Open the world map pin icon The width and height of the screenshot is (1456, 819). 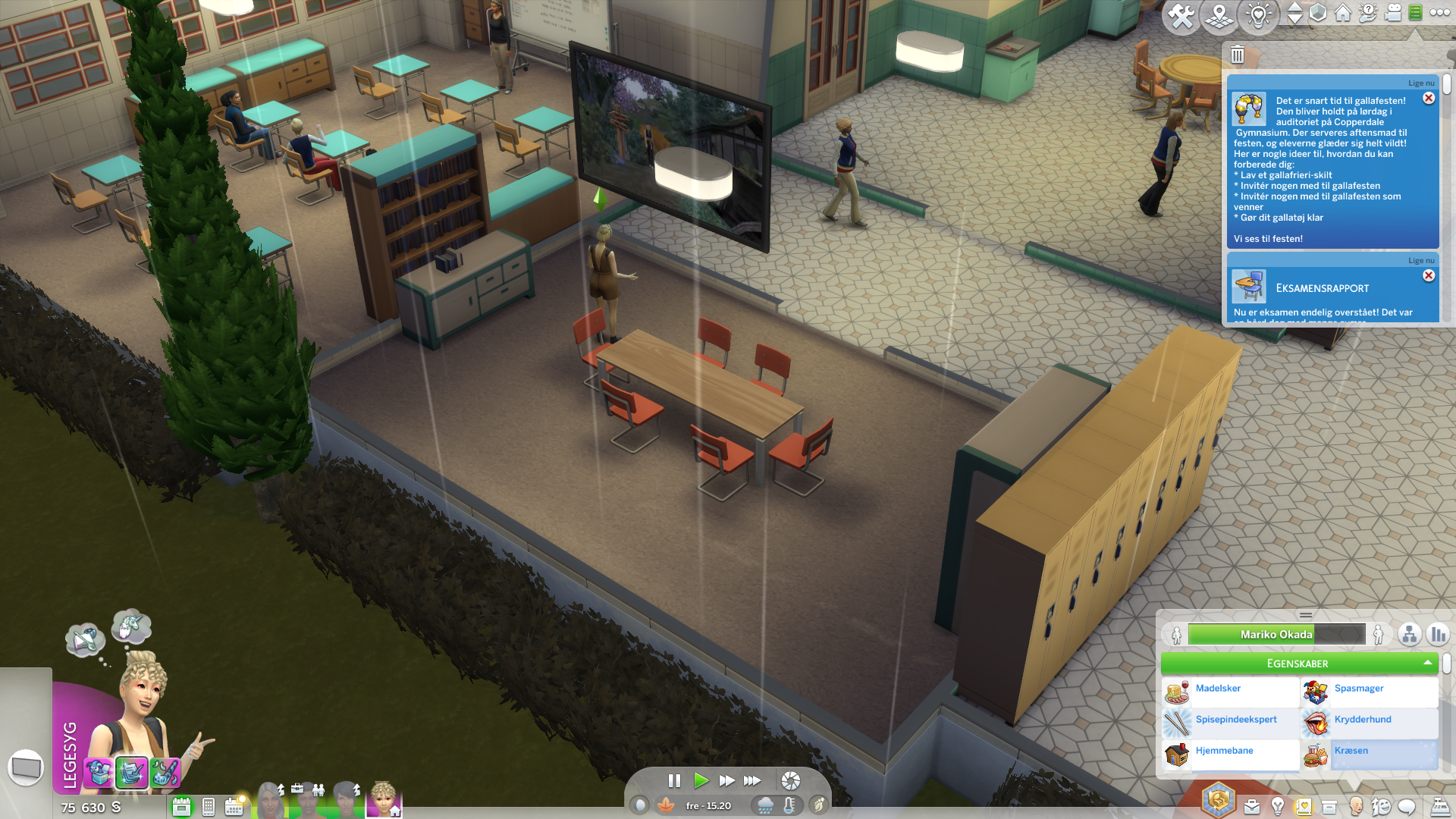pos(1219,15)
